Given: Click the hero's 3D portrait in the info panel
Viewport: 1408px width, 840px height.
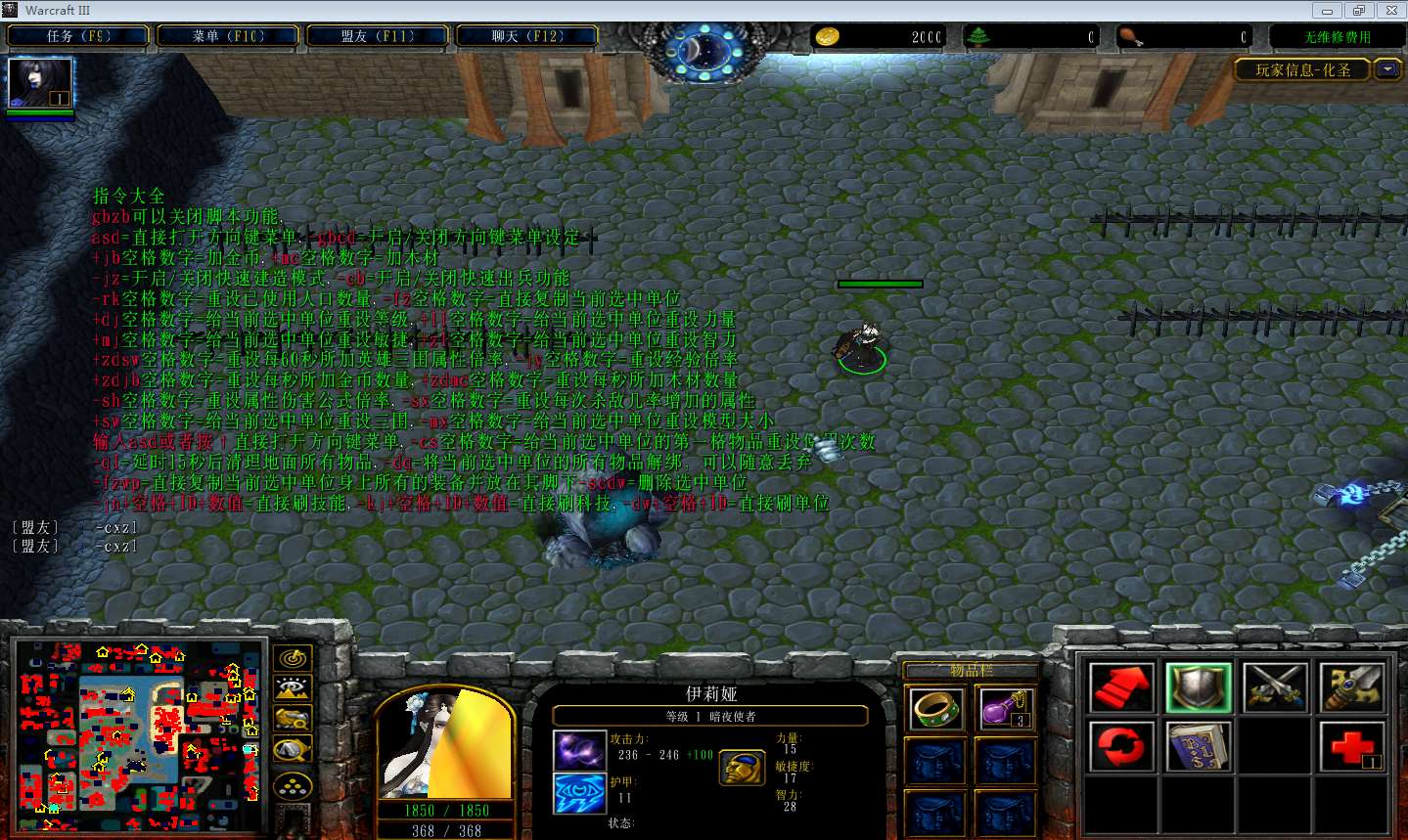Looking at the screenshot, I should 445,745.
